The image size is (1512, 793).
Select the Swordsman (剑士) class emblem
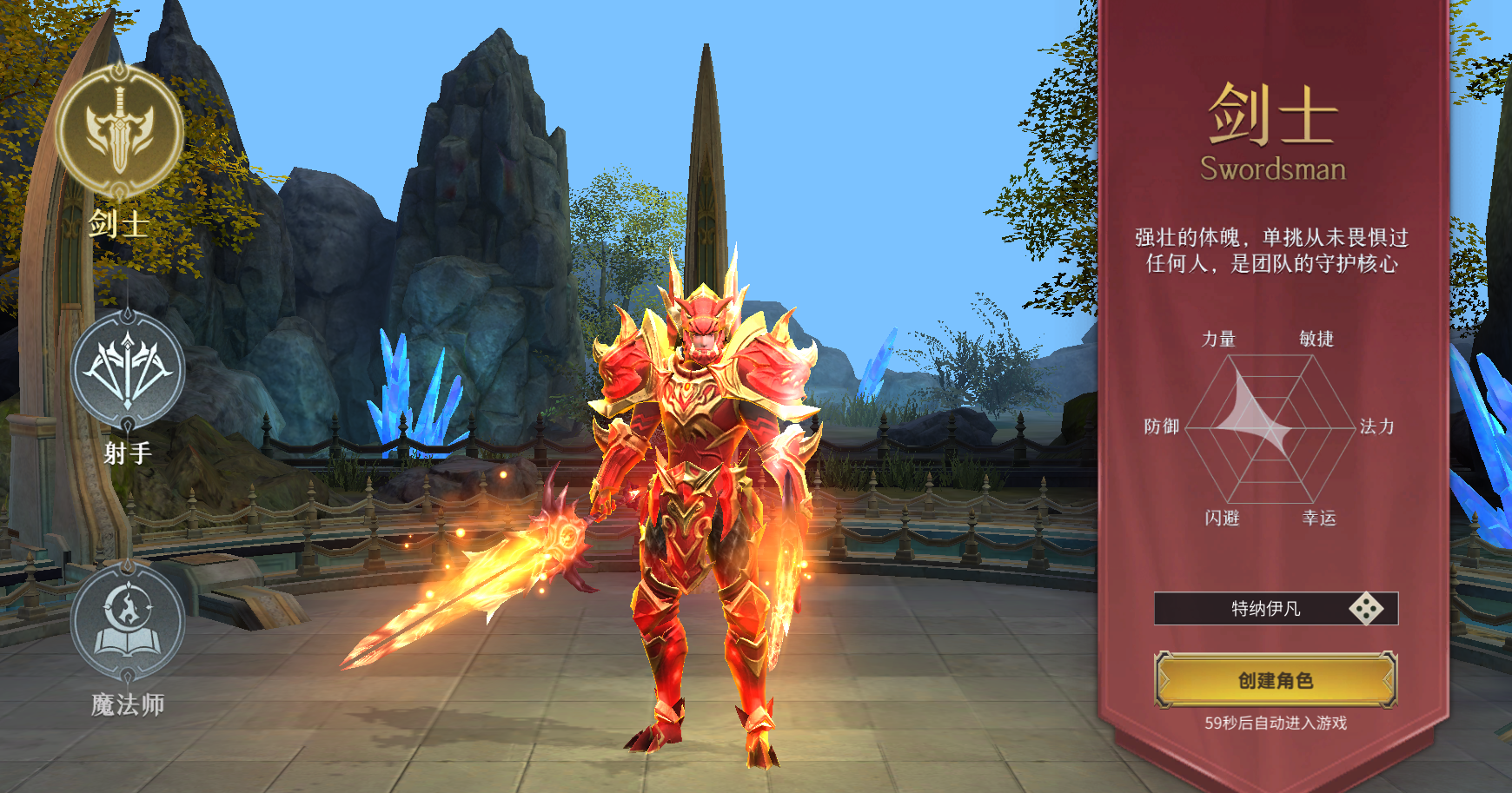point(120,132)
